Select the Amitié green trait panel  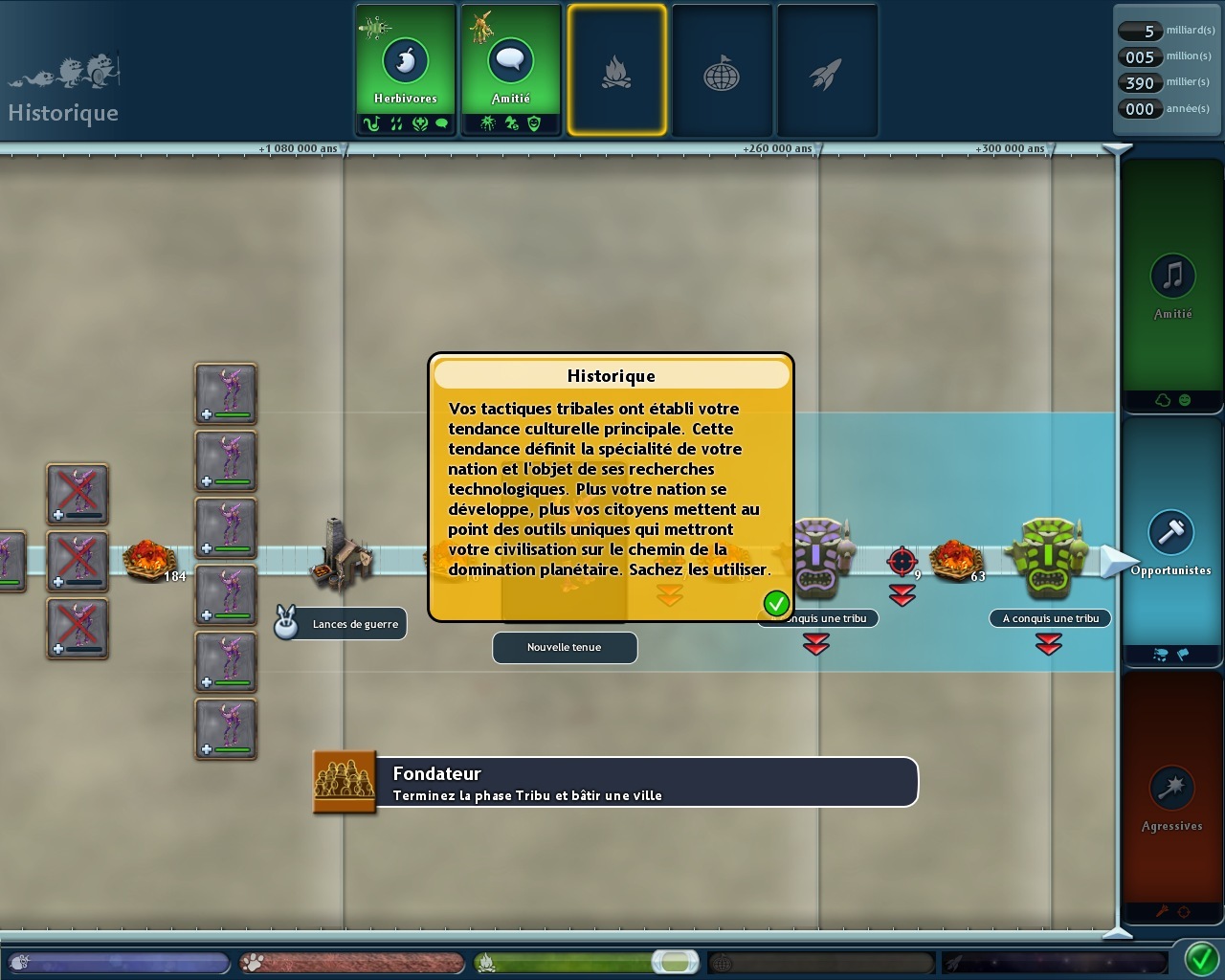(1172, 285)
